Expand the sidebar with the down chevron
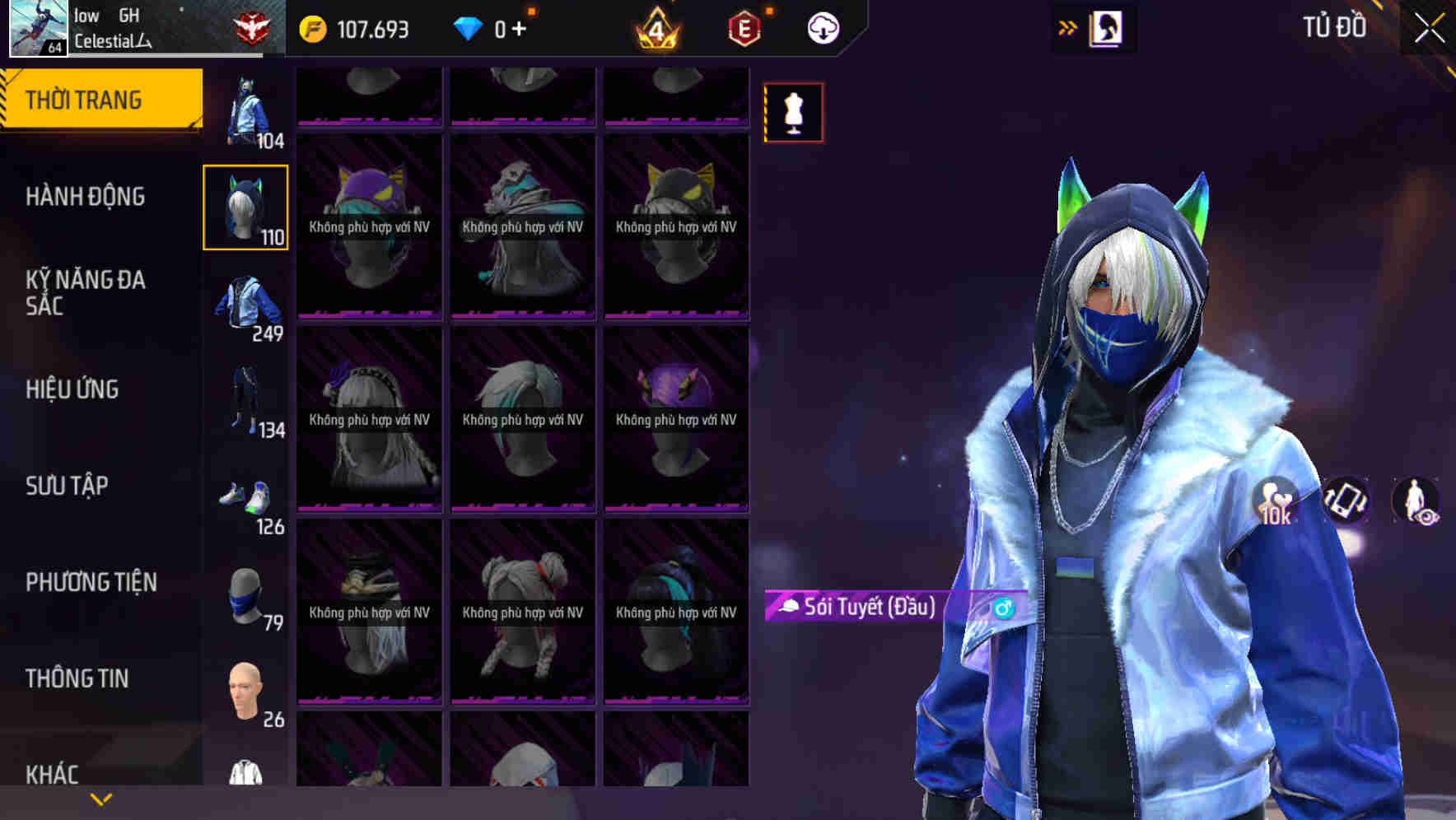The width and height of the screenshot is (1456, 820). click(99, 797)
